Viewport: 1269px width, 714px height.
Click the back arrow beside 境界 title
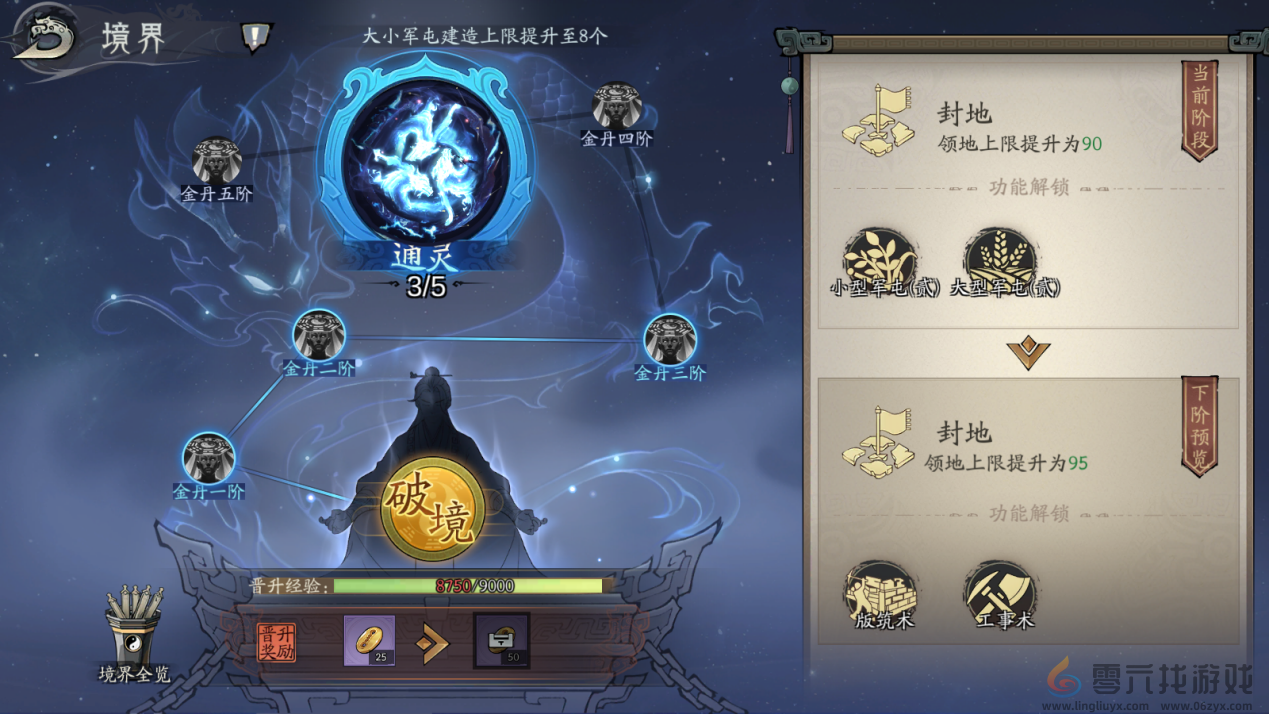coord(44,38)
